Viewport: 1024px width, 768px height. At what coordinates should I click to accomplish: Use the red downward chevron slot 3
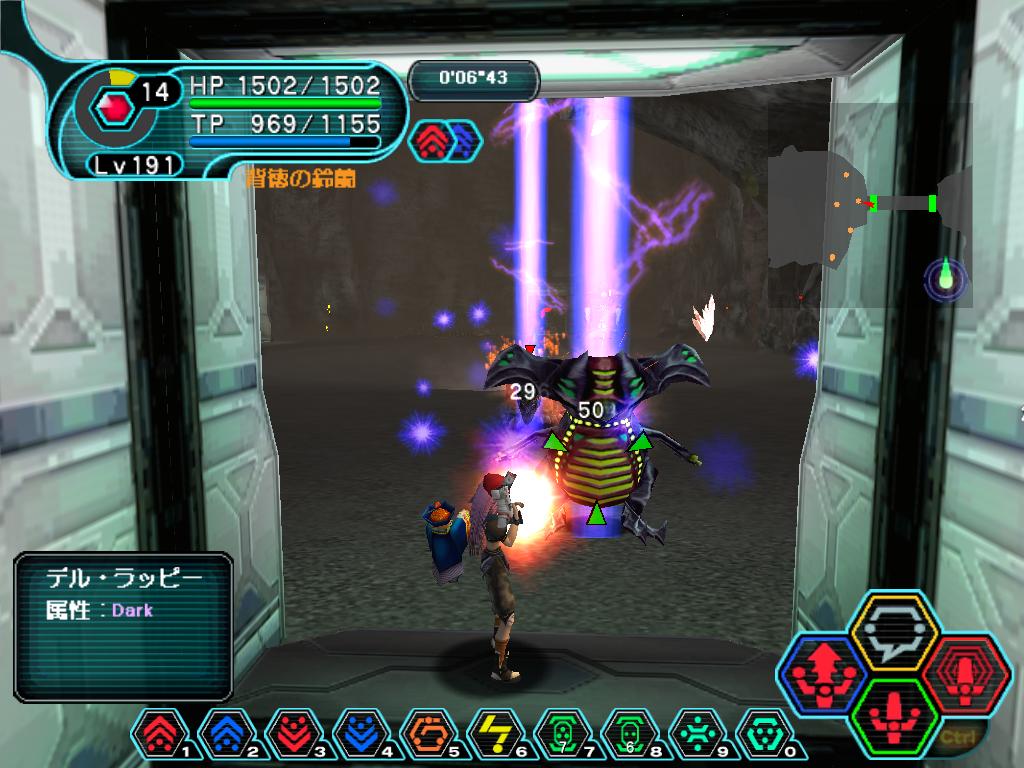click(x=294, y=735)
